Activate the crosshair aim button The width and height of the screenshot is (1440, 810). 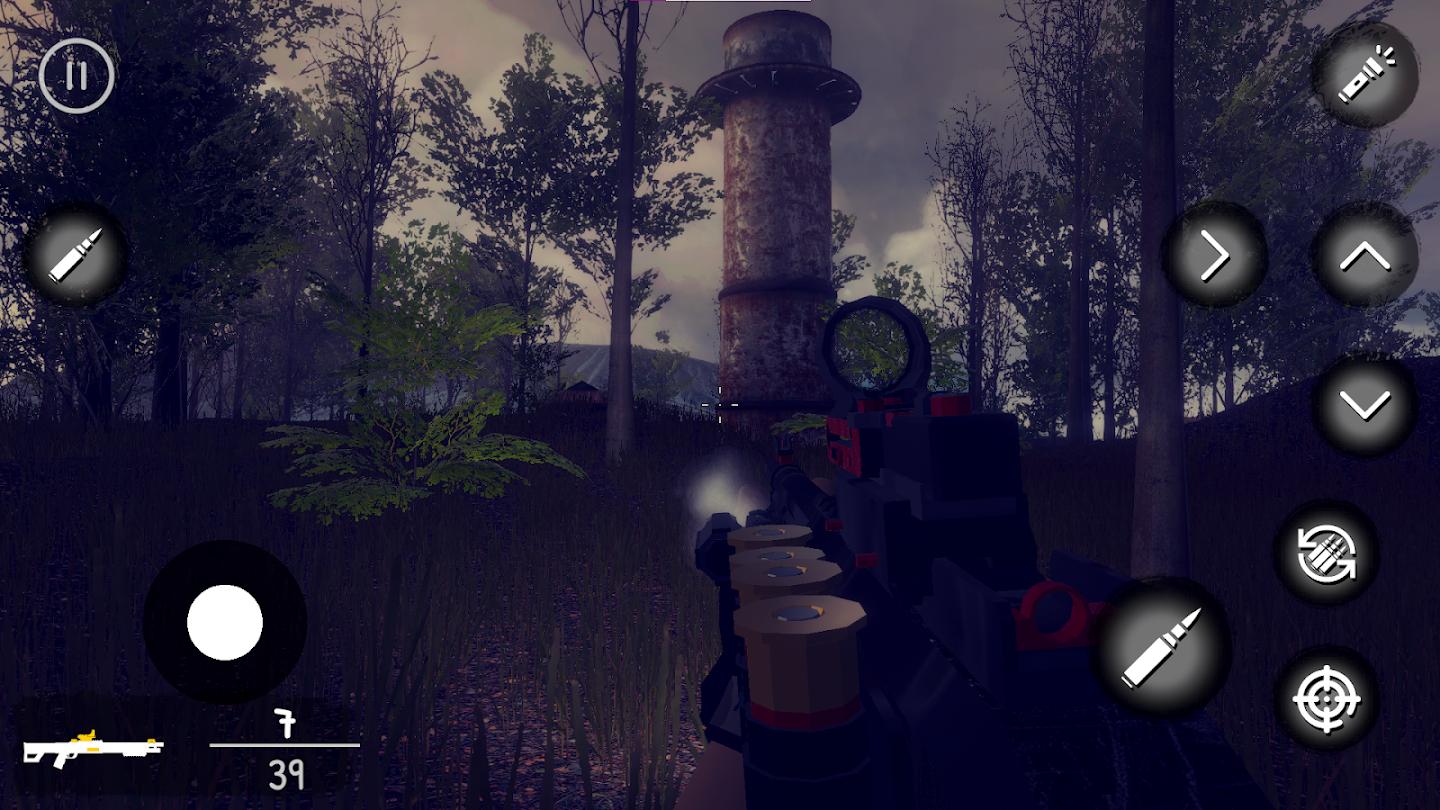click(1327, 699)
